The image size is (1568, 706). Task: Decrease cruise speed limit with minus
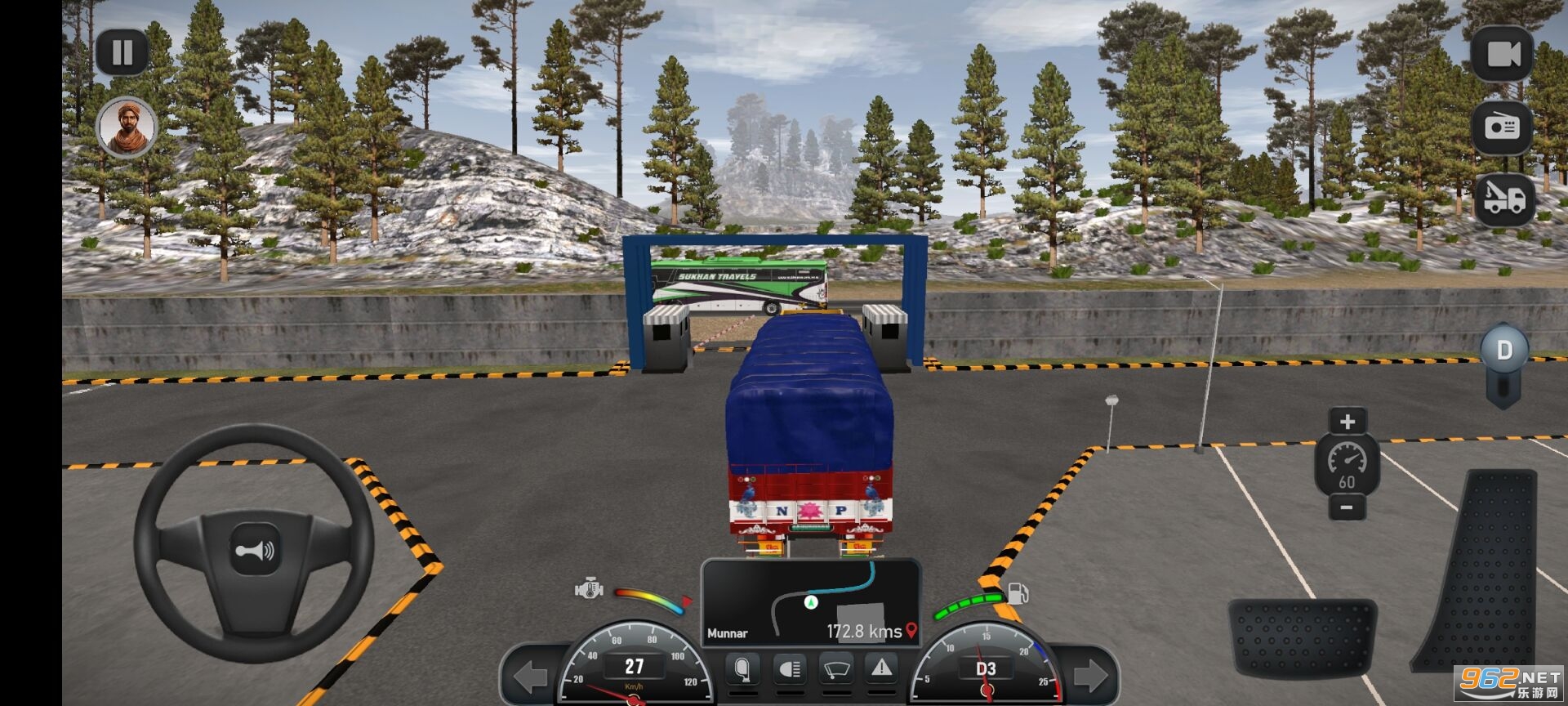pyautogui.click(x=1347, y=508)
